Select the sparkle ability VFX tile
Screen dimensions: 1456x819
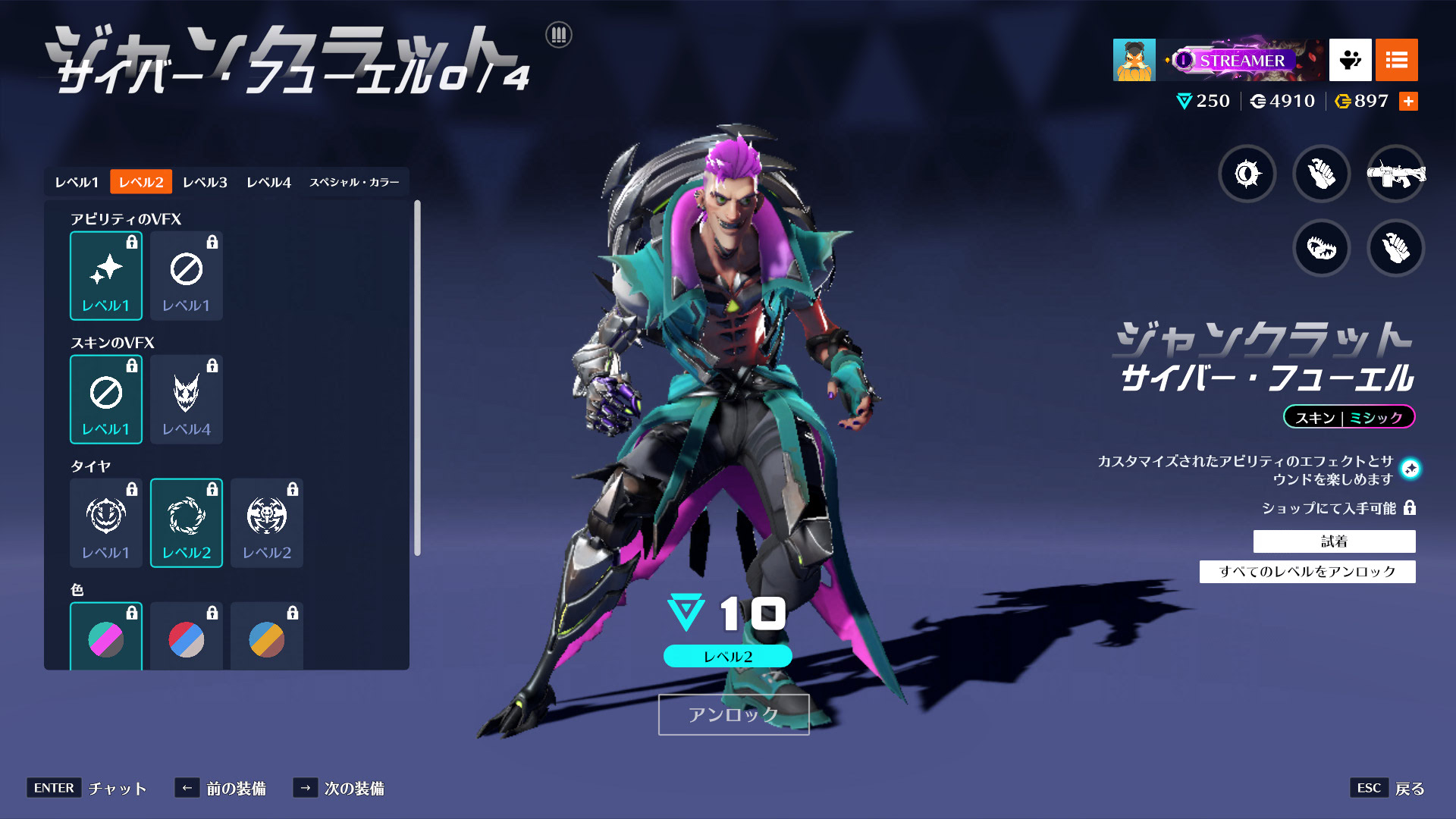(106, 276)
